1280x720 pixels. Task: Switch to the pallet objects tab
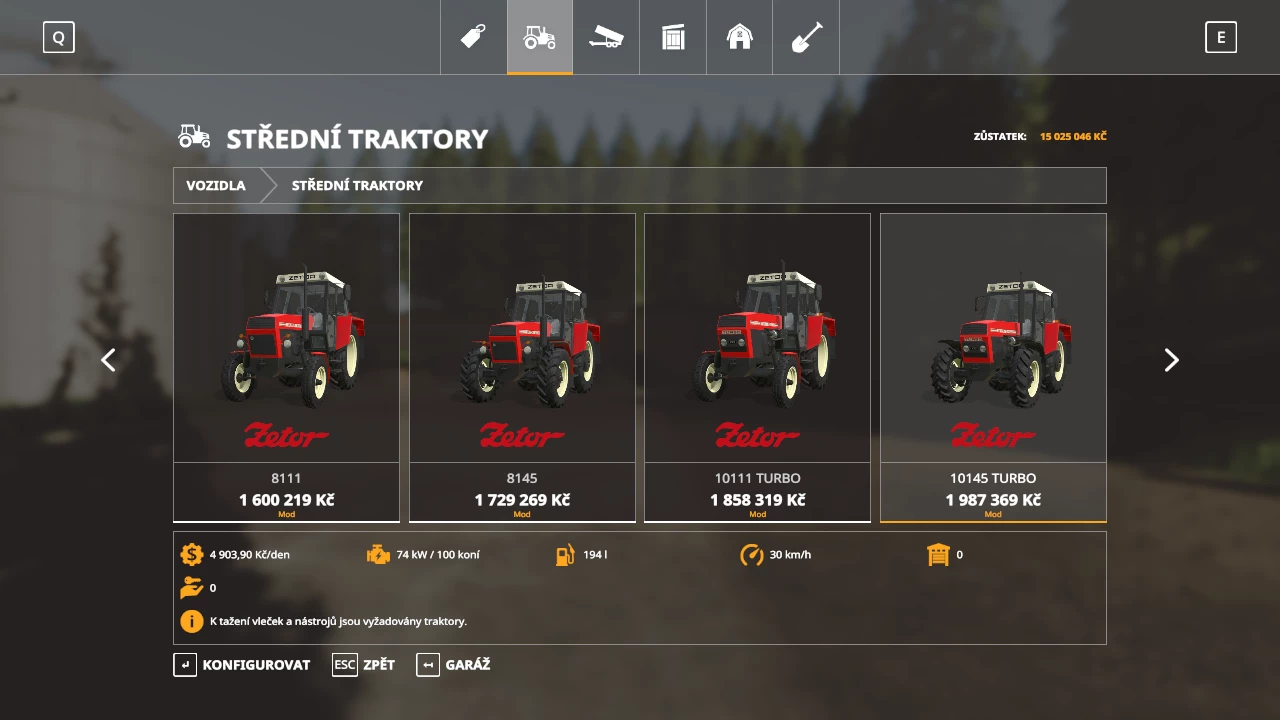point(673,37)
